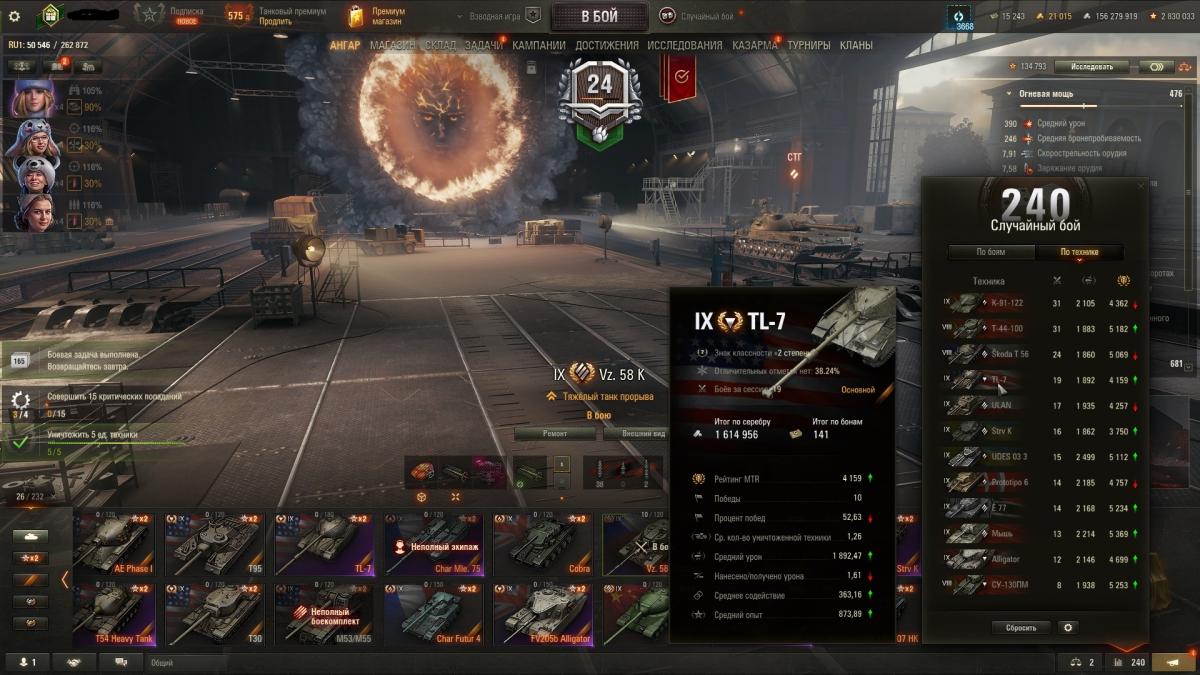1200x675 pixels.
Task: Open session statistics settings gear
Action: tap(1068, 628)
